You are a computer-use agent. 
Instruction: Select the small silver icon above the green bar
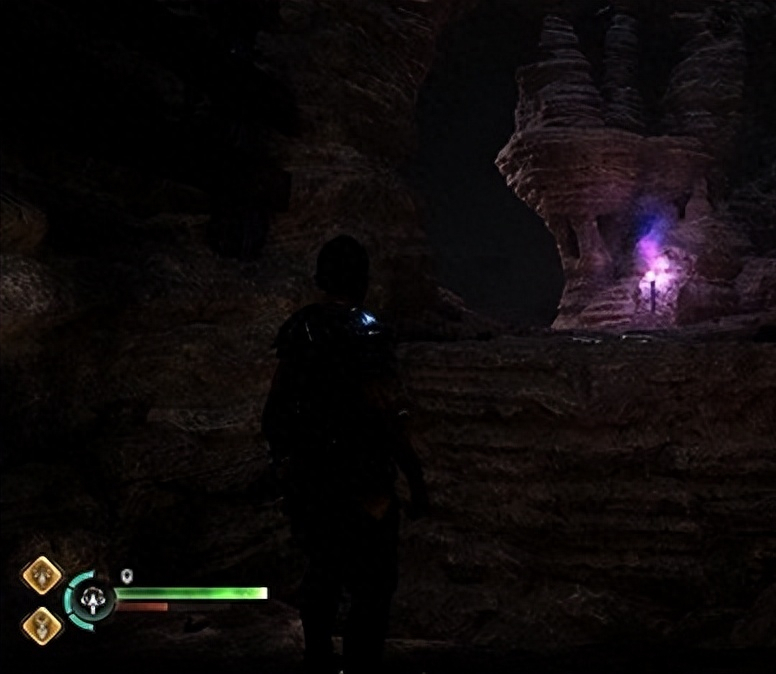click(127, 575)
